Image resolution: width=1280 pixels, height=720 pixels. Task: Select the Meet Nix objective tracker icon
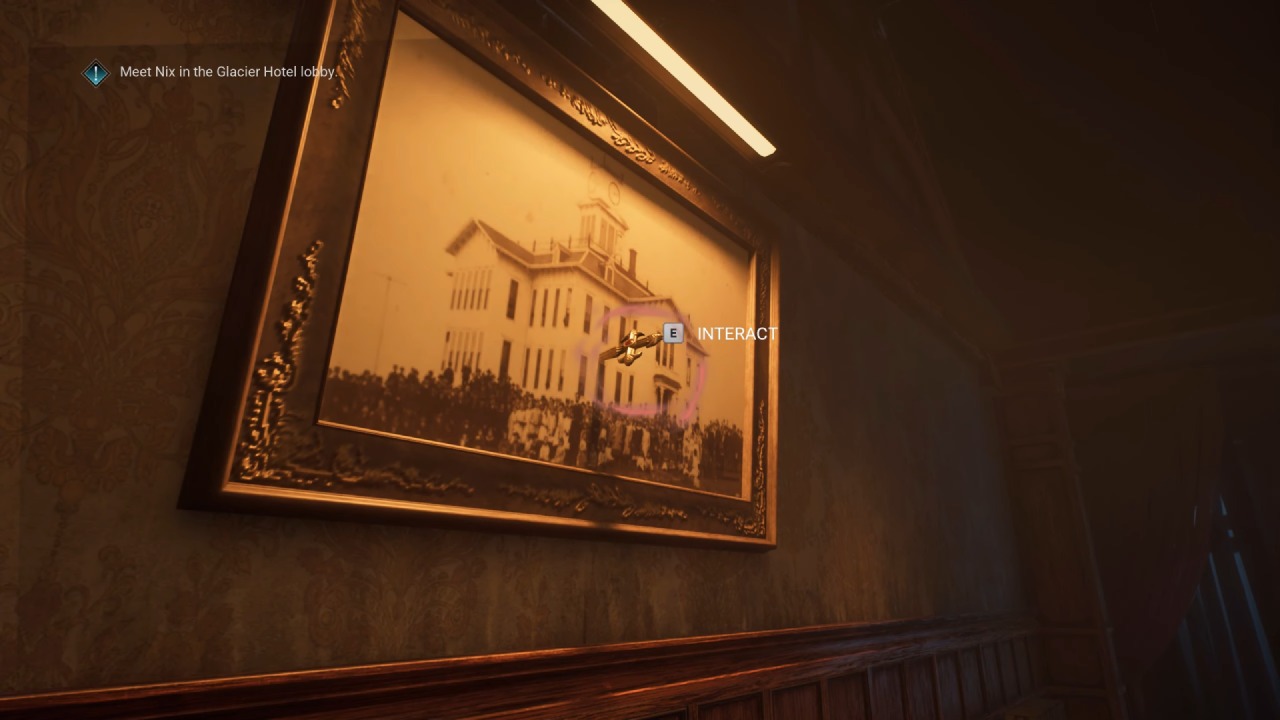(x=95, y=73)
